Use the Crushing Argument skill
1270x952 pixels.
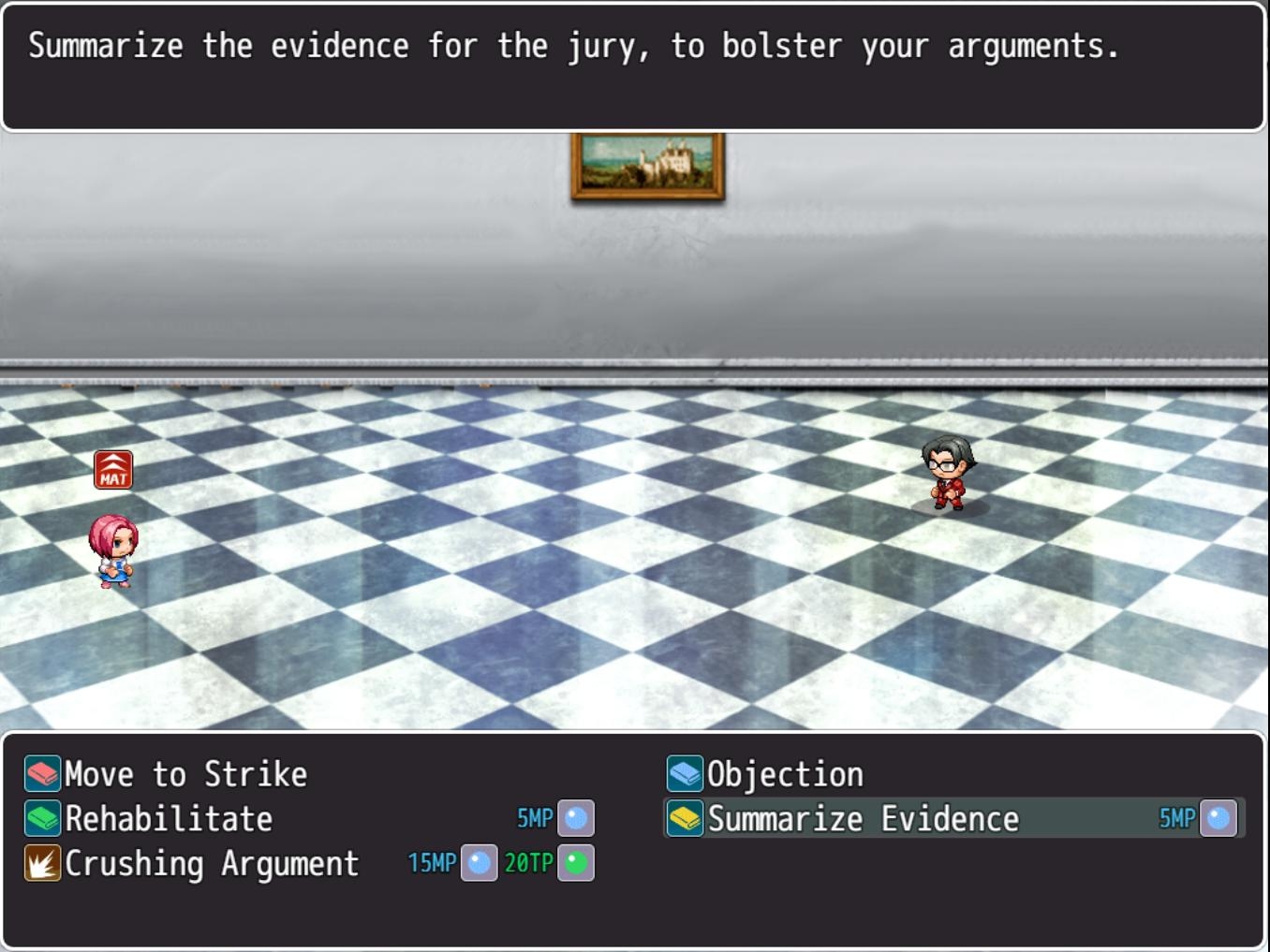point(211,864)
